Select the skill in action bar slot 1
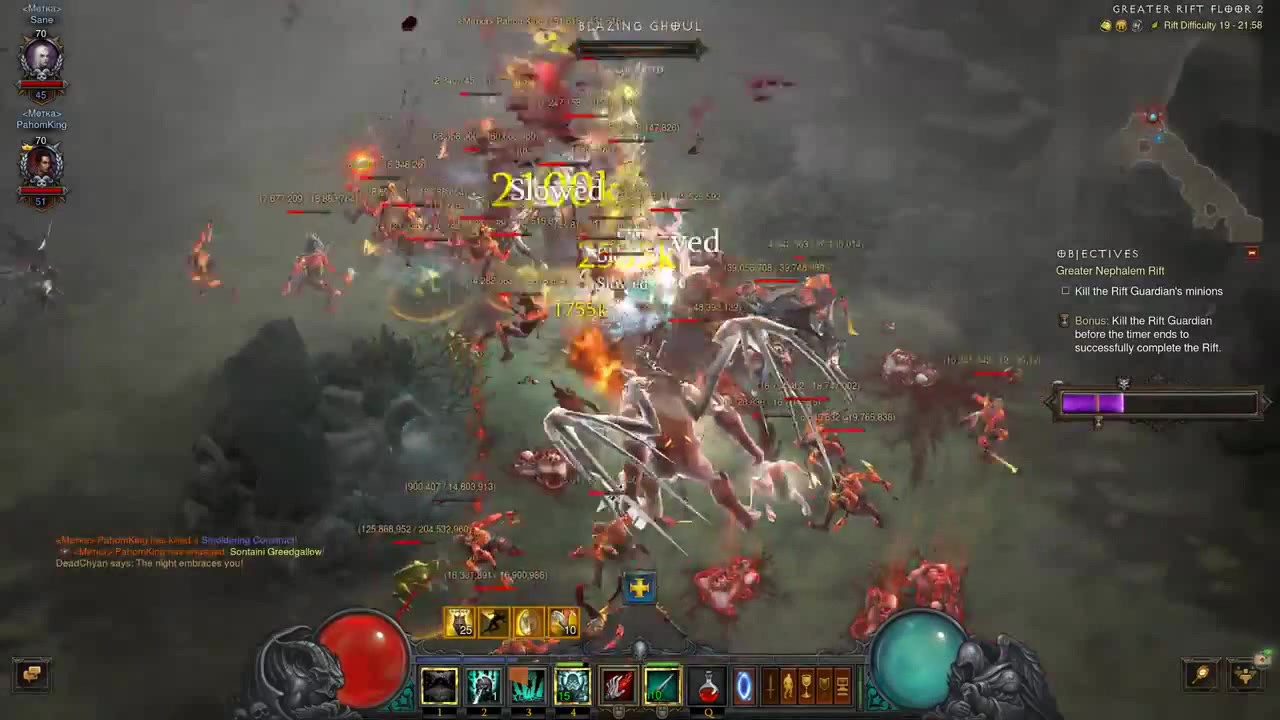This screenshot has width=1280, height=720. [440, 685]
